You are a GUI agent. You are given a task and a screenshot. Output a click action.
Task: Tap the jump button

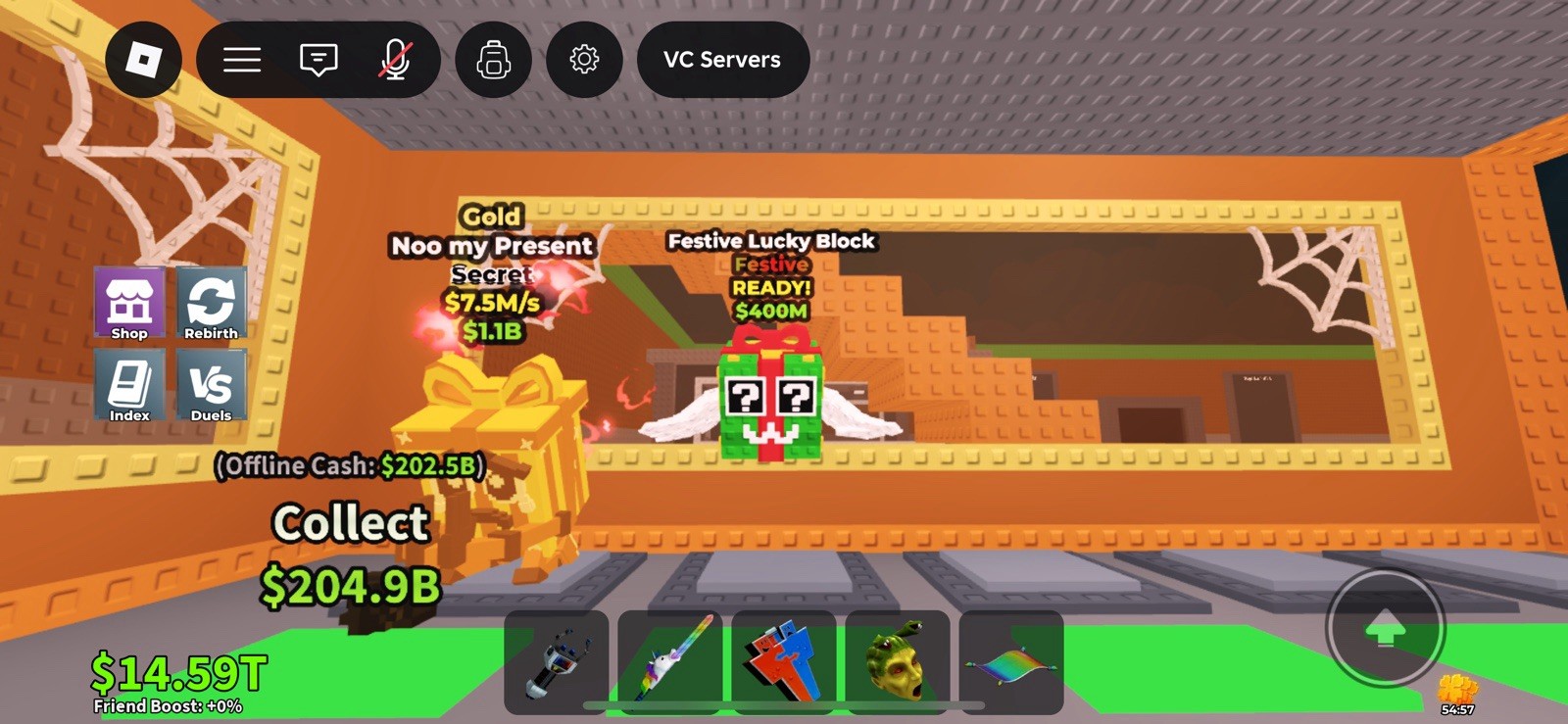pos(1385,630)
